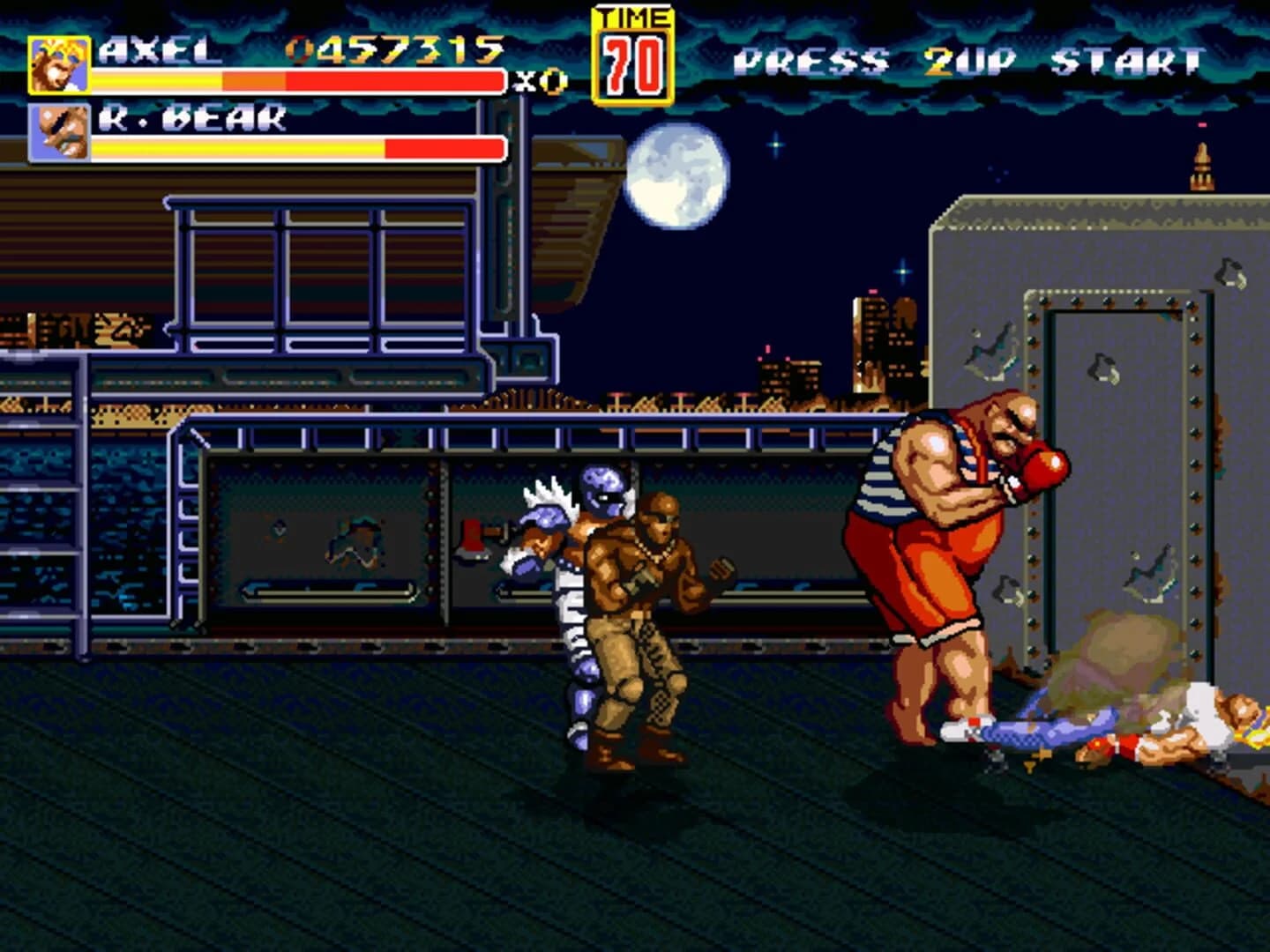Screen dimensions: 1270x952
Task: Click R.Bear's enemy portrait icon
Action: pos(58,129)
